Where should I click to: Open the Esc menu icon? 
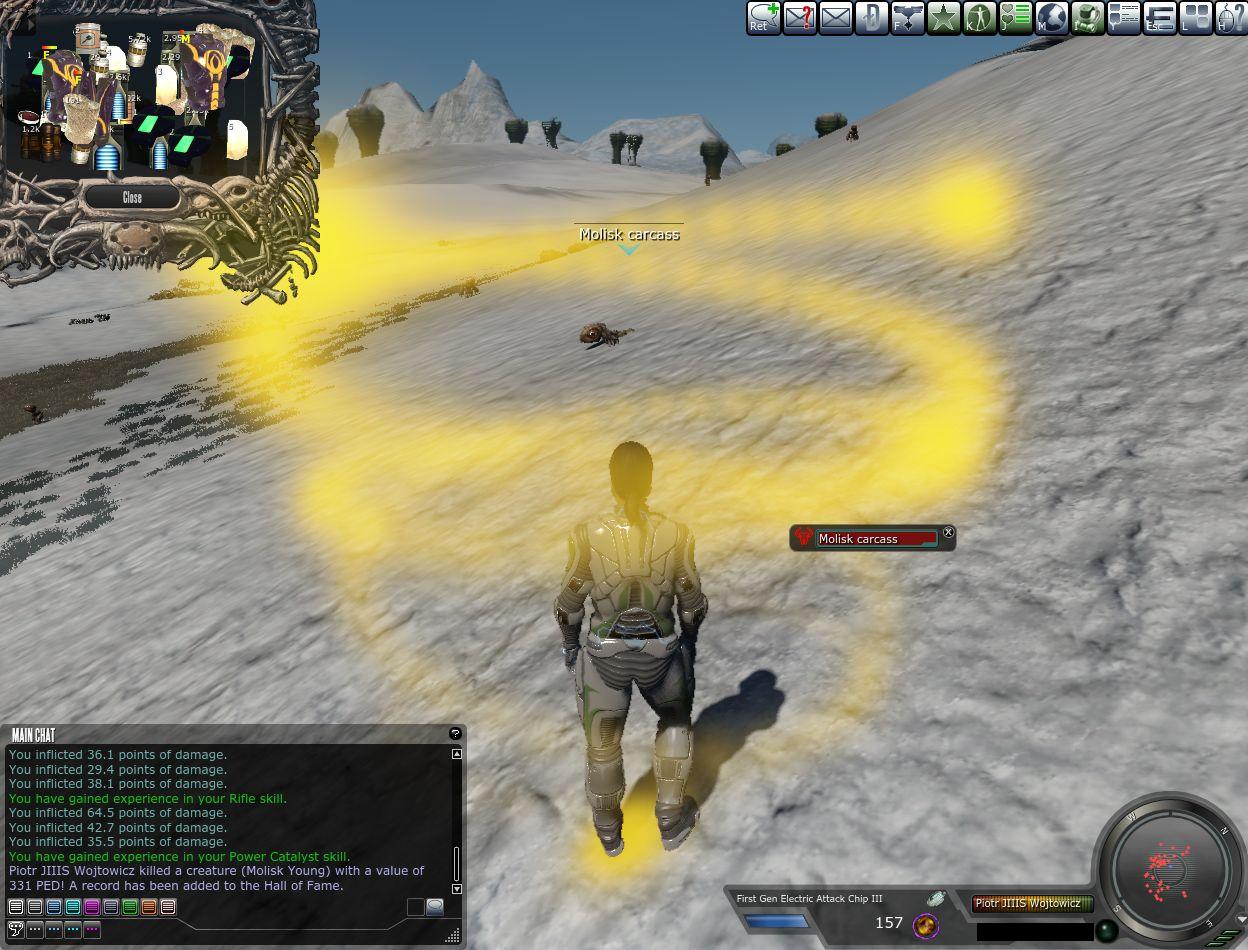(x=1159, y=18)
